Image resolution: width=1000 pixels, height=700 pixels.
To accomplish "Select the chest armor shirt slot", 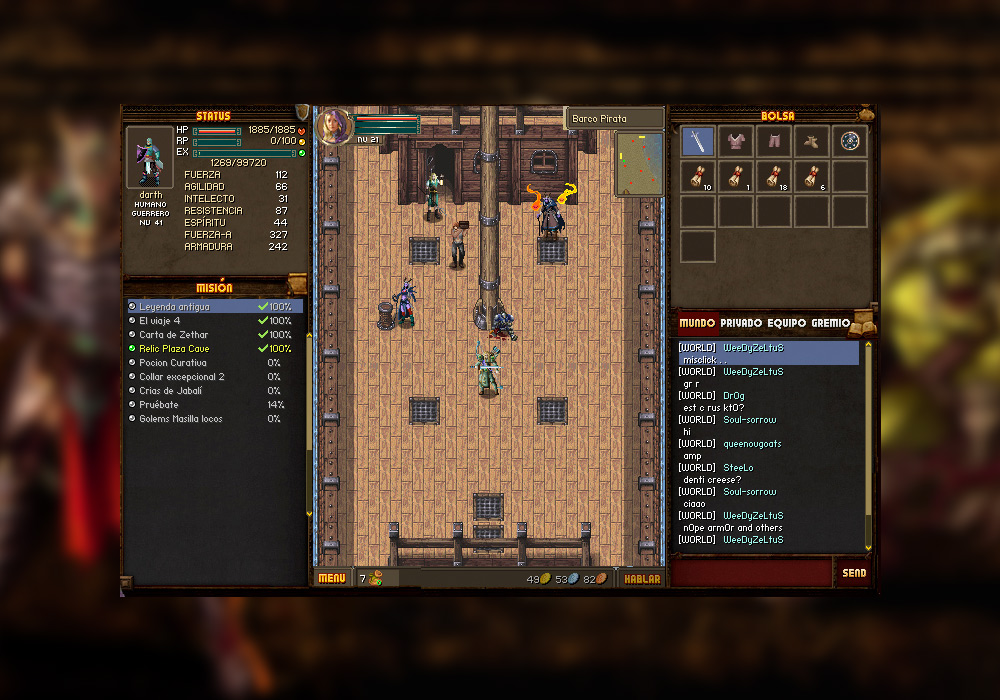I will coord(735,141).
